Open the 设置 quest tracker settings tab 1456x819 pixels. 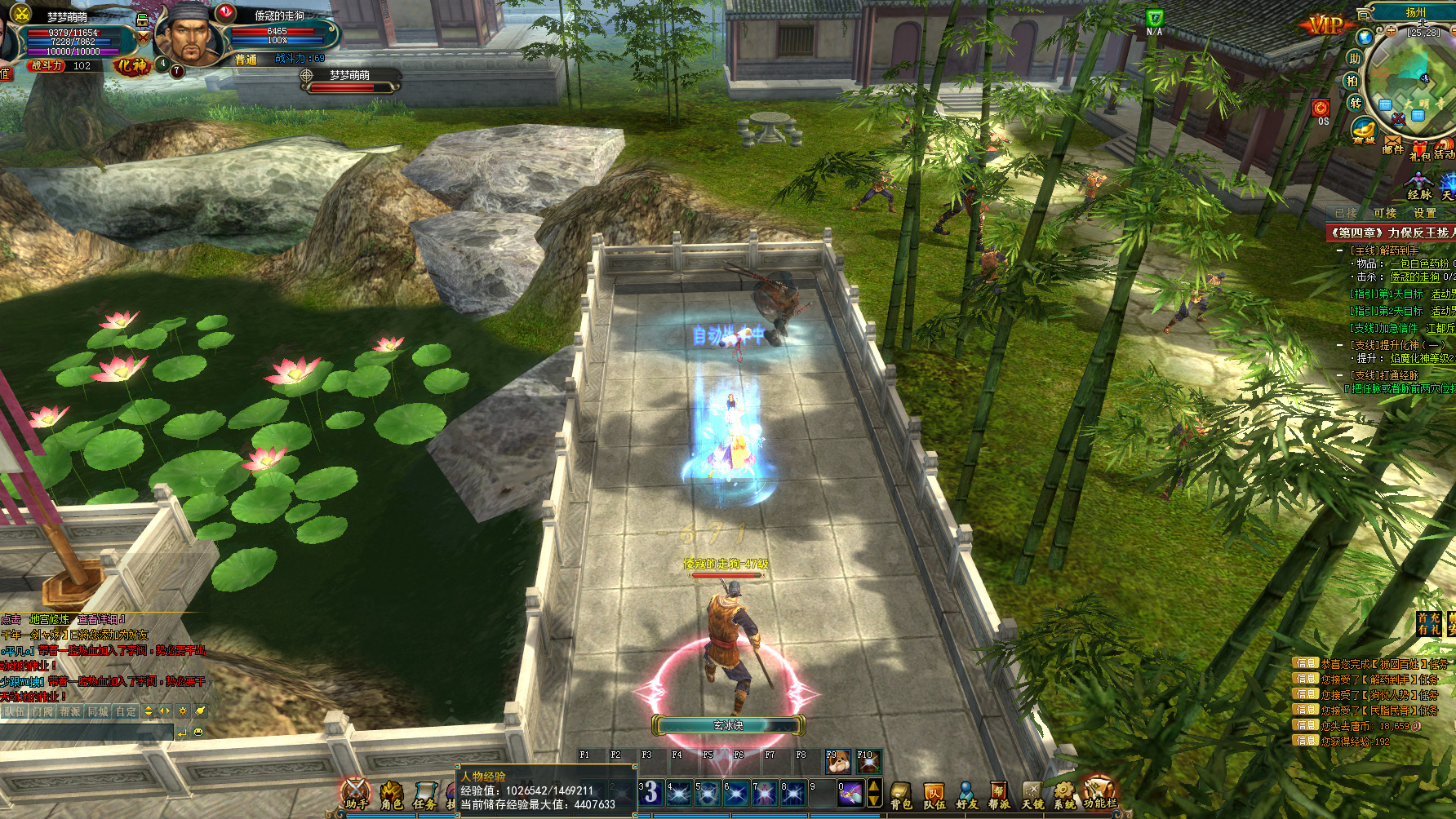coord(1425,213)
